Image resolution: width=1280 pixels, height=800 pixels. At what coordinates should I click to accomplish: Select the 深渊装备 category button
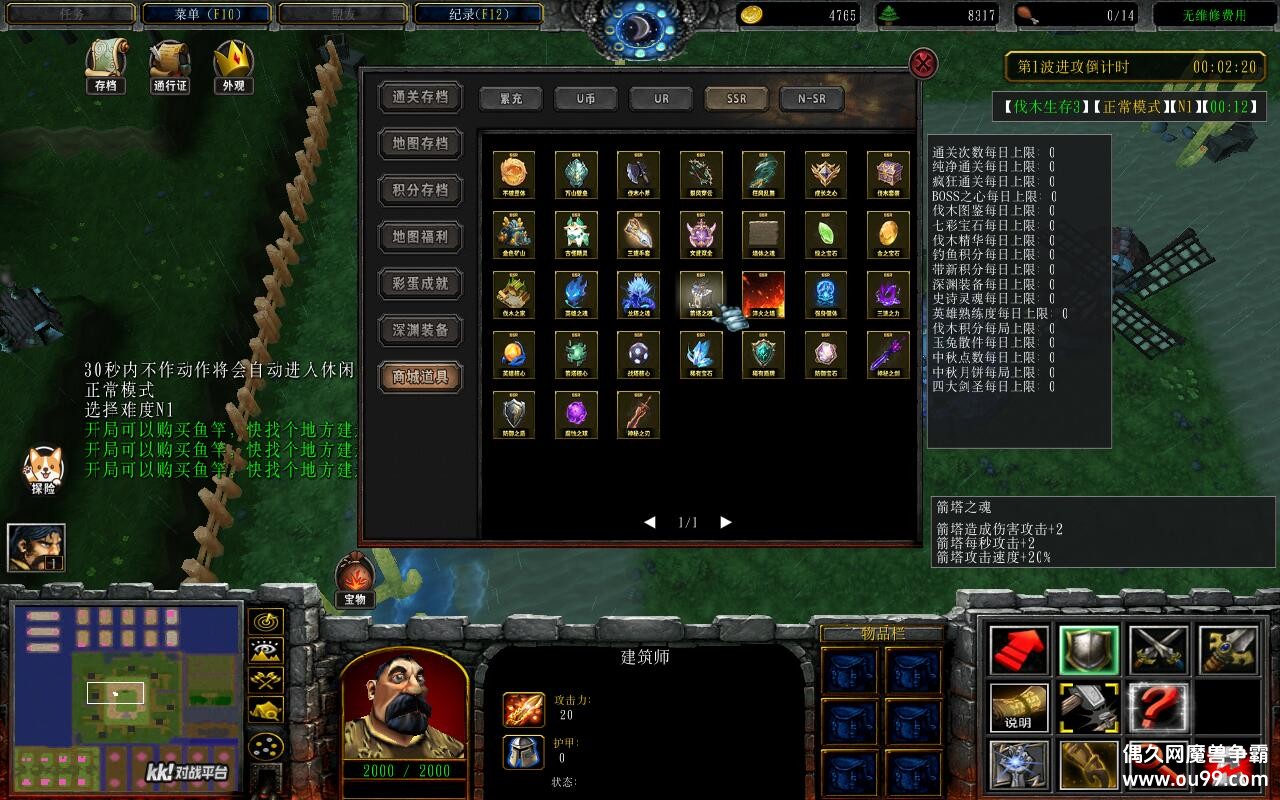(x=420, y=328)
